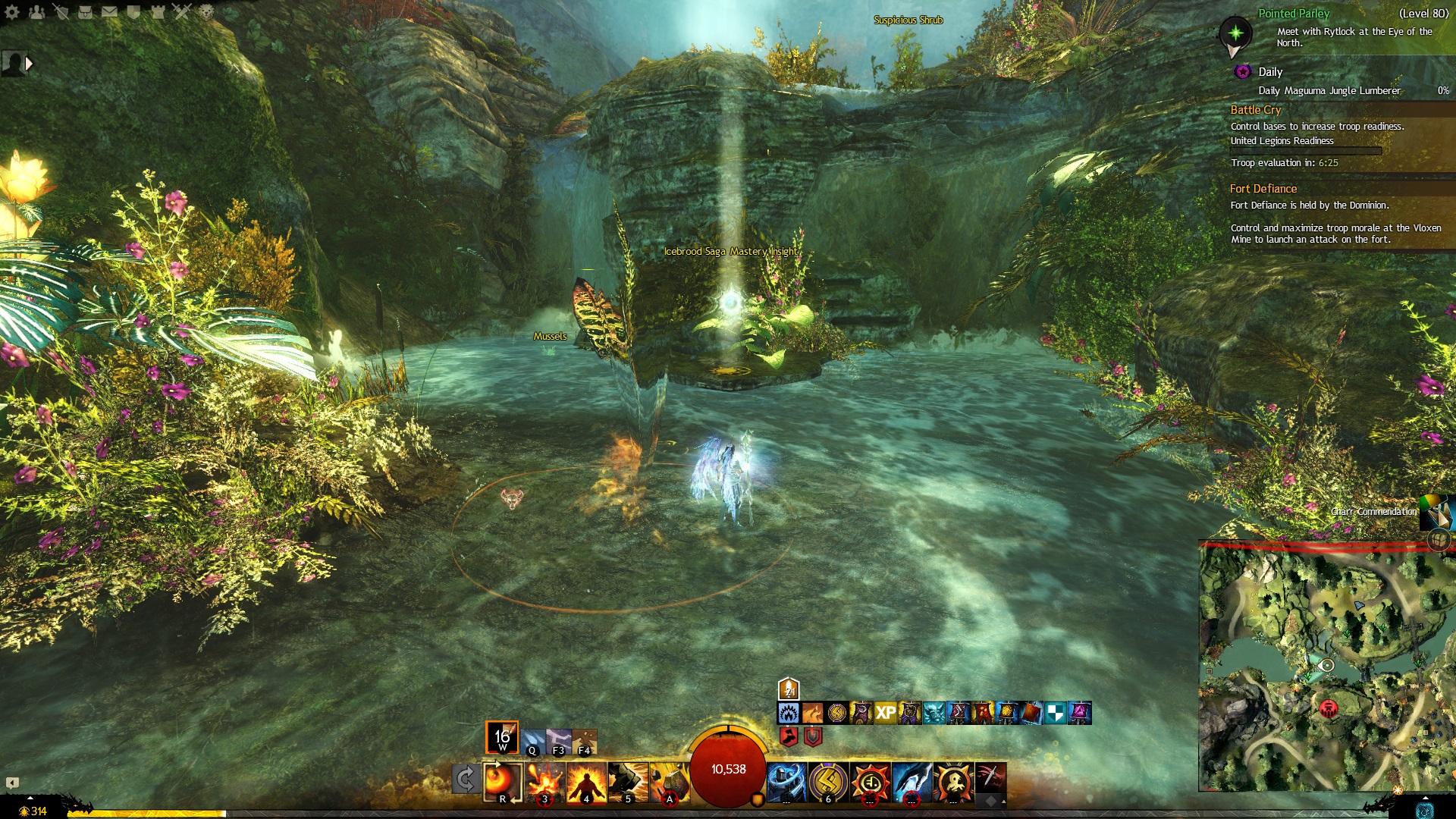1456x819 pixels.
Task: Open PvP crossed swords panel
Action: 182,11
